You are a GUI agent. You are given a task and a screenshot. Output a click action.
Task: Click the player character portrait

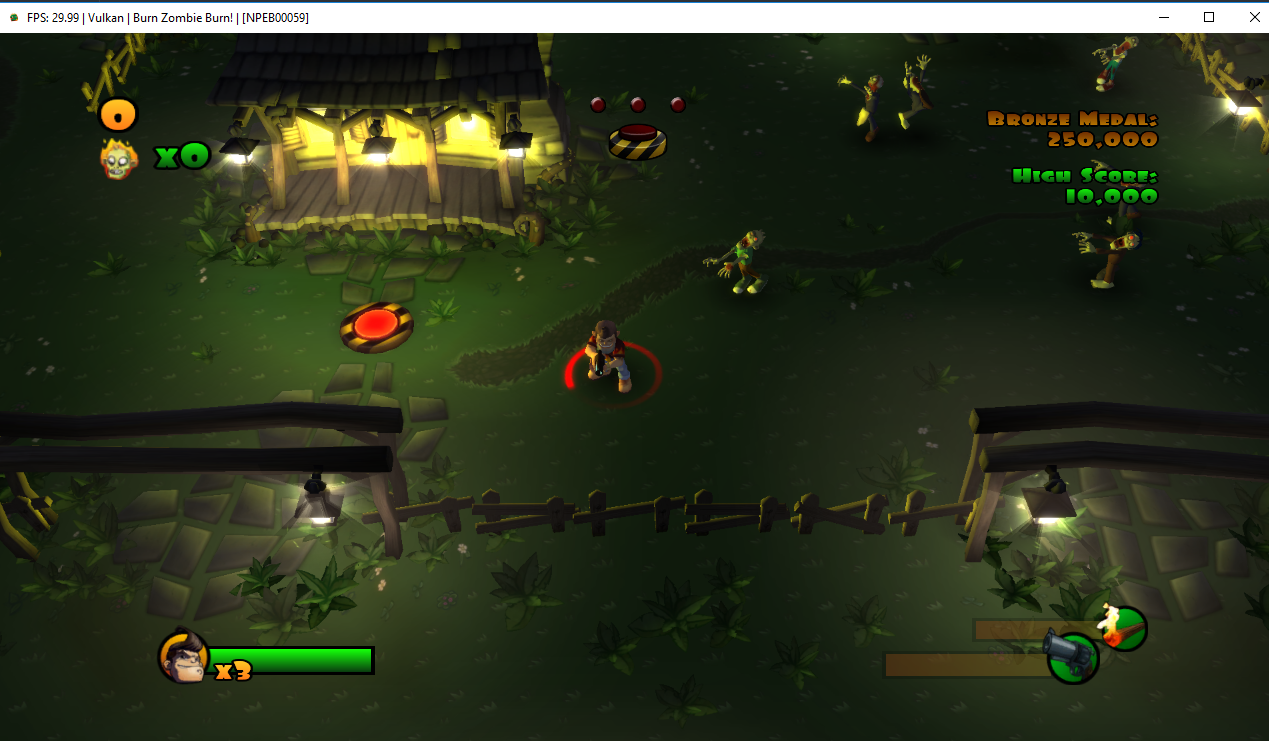click(183, 657)
